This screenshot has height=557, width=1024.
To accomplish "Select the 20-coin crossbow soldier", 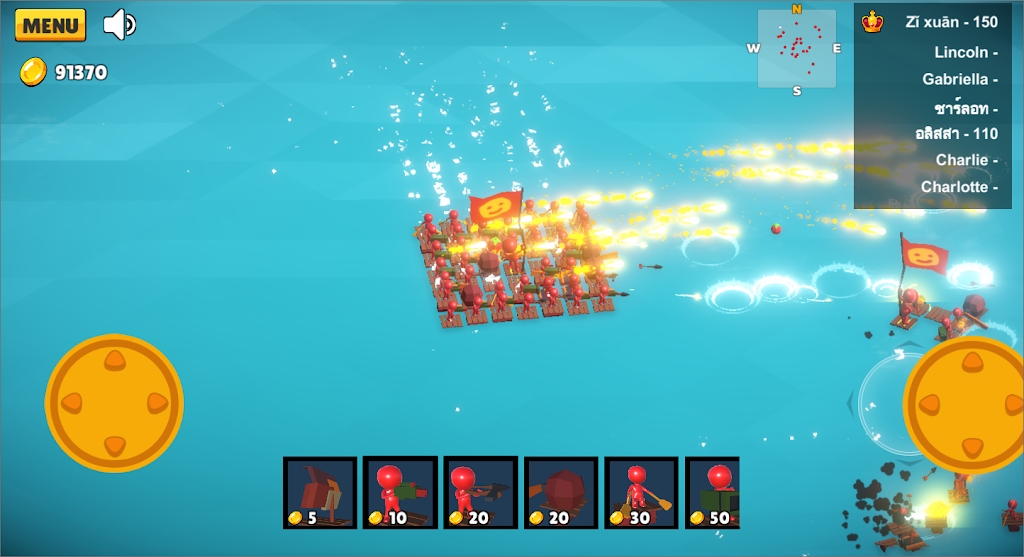I will pos(481,493).
